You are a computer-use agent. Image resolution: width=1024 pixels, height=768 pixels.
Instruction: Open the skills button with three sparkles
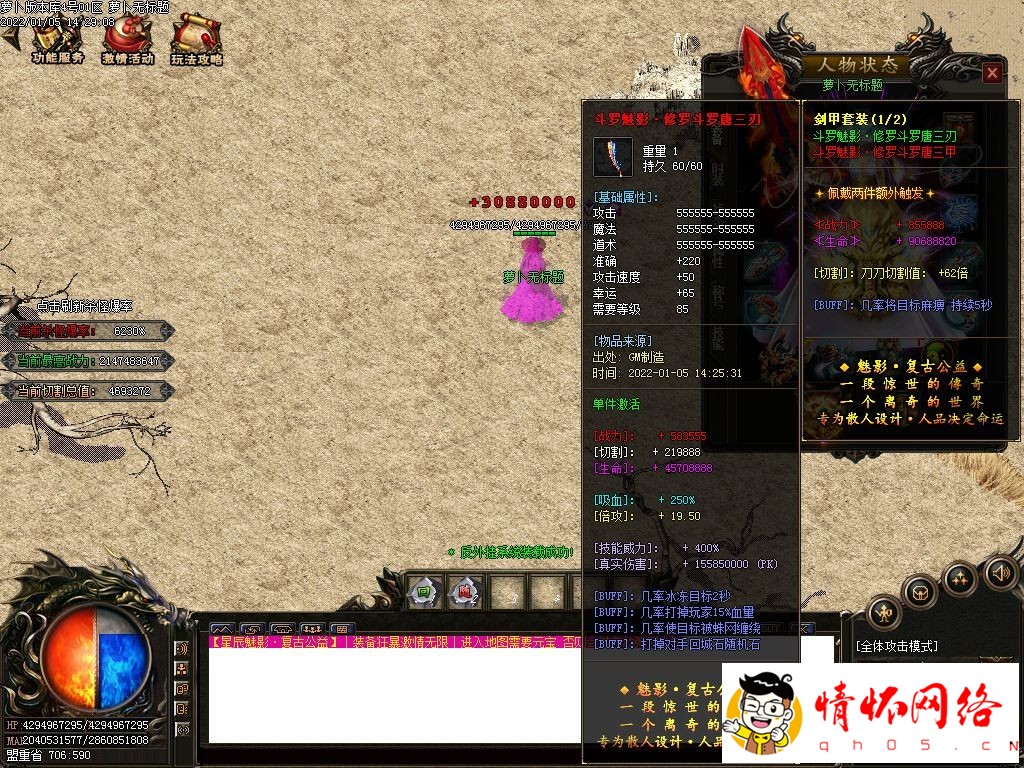tap(960, 578)
